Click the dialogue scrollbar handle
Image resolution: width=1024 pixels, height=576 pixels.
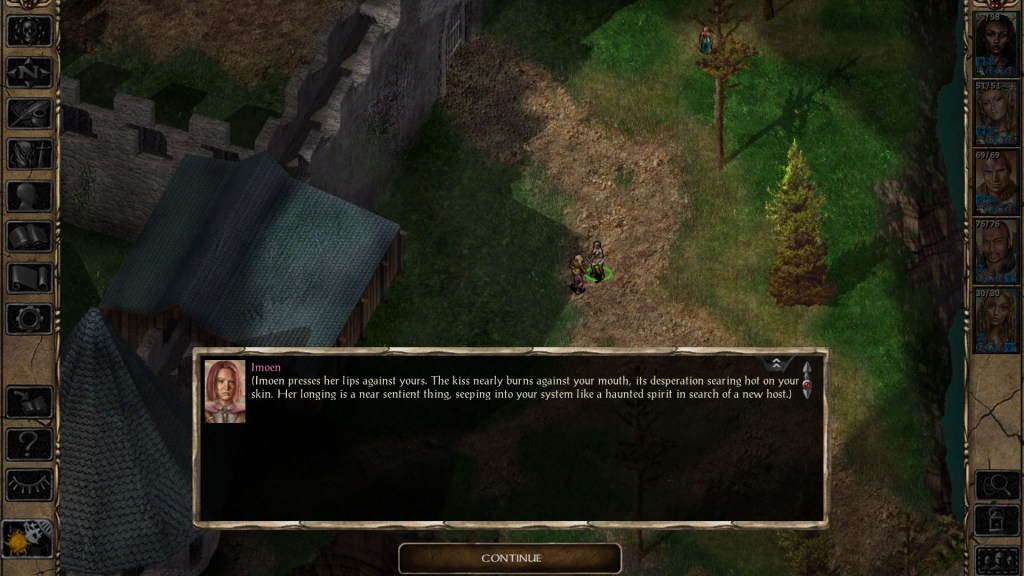click(806, 381)
